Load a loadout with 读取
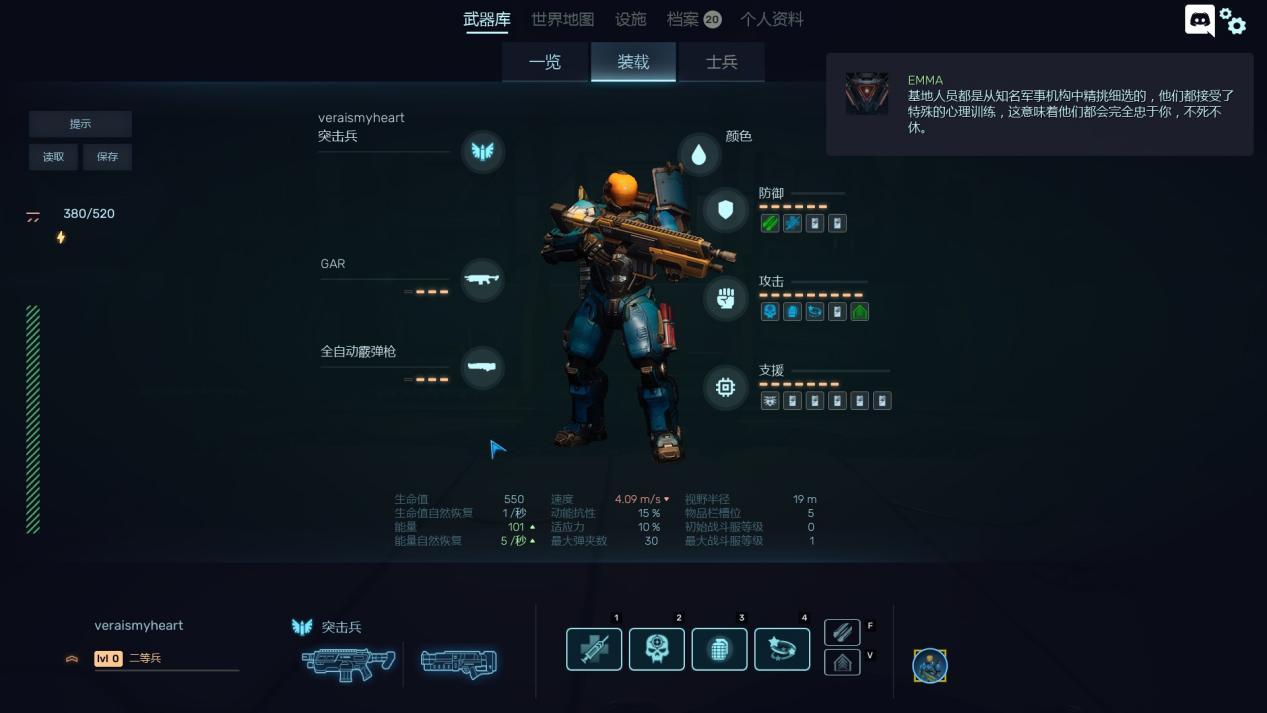1267x713 pixels. coord(54,157)
